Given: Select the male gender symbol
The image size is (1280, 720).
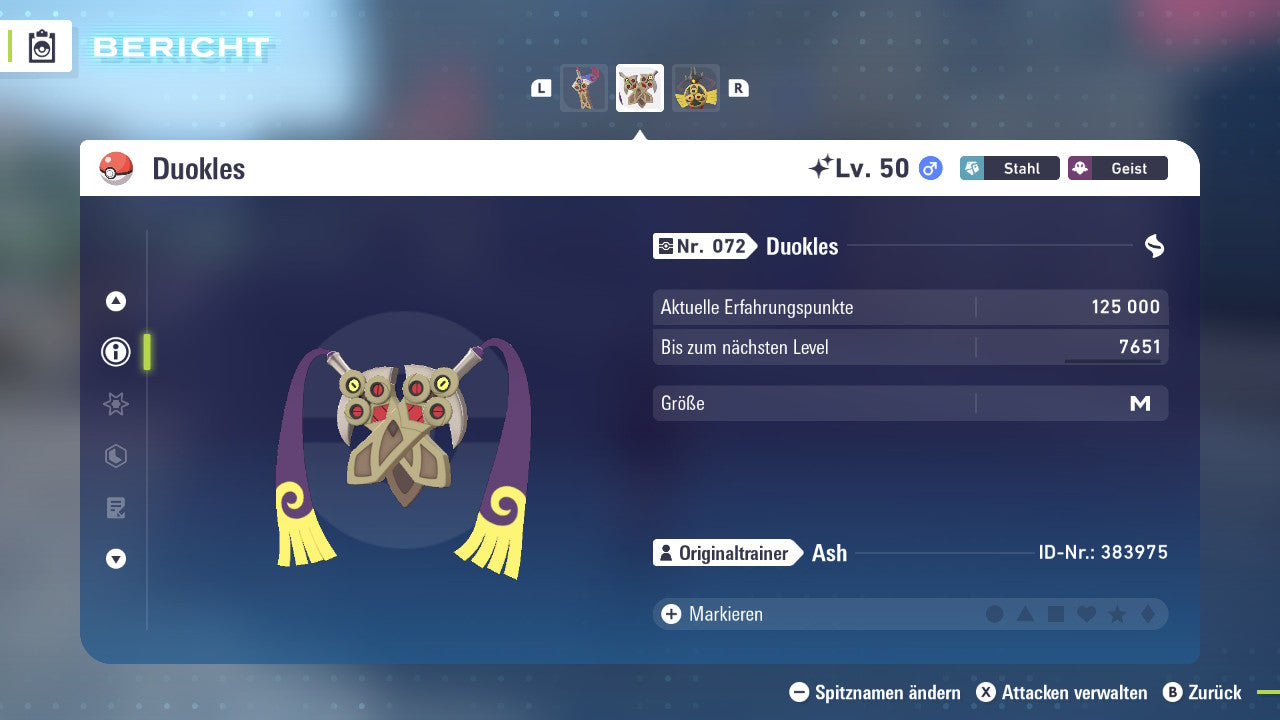Looking at the screenshot, I should [929, 168].
